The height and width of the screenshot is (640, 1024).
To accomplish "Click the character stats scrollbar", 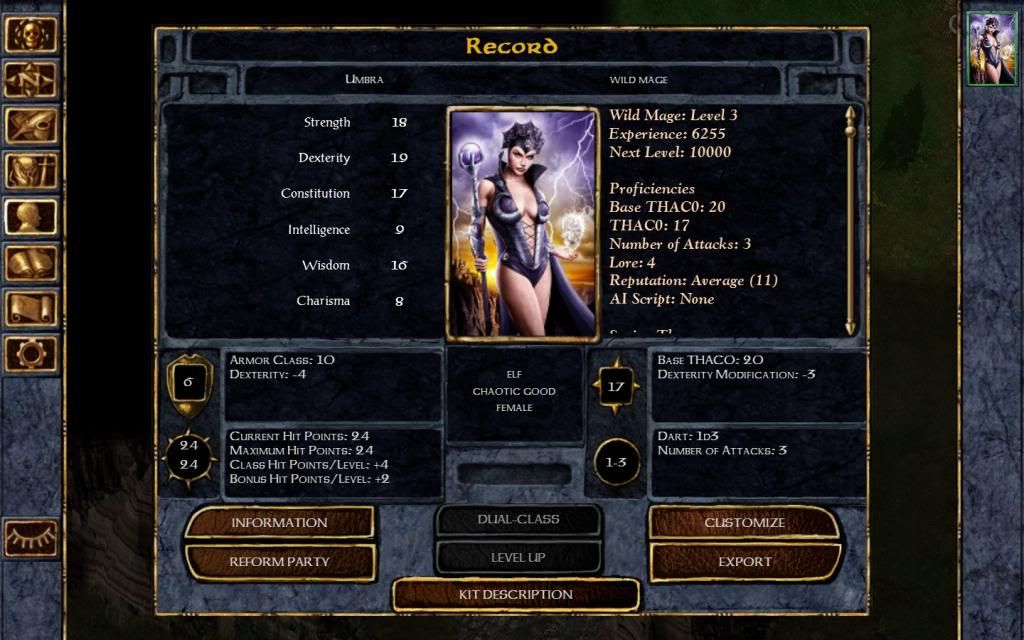I will (x=850, y=220).
